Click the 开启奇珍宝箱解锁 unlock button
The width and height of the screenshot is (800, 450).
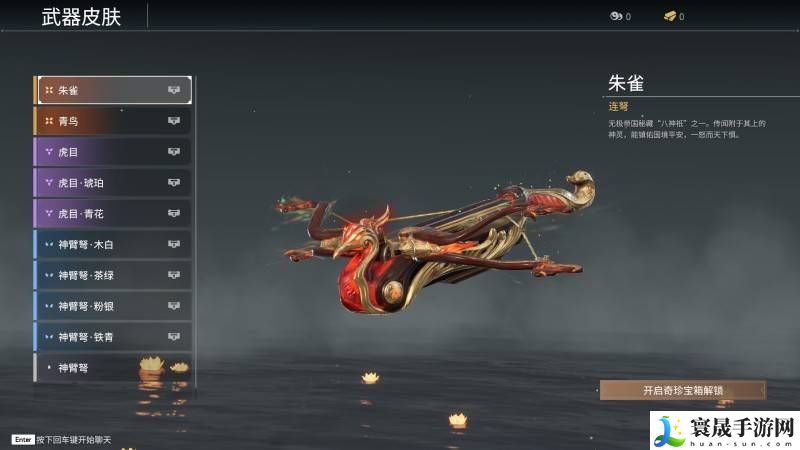pyautogui.click(x=682, y=390)
